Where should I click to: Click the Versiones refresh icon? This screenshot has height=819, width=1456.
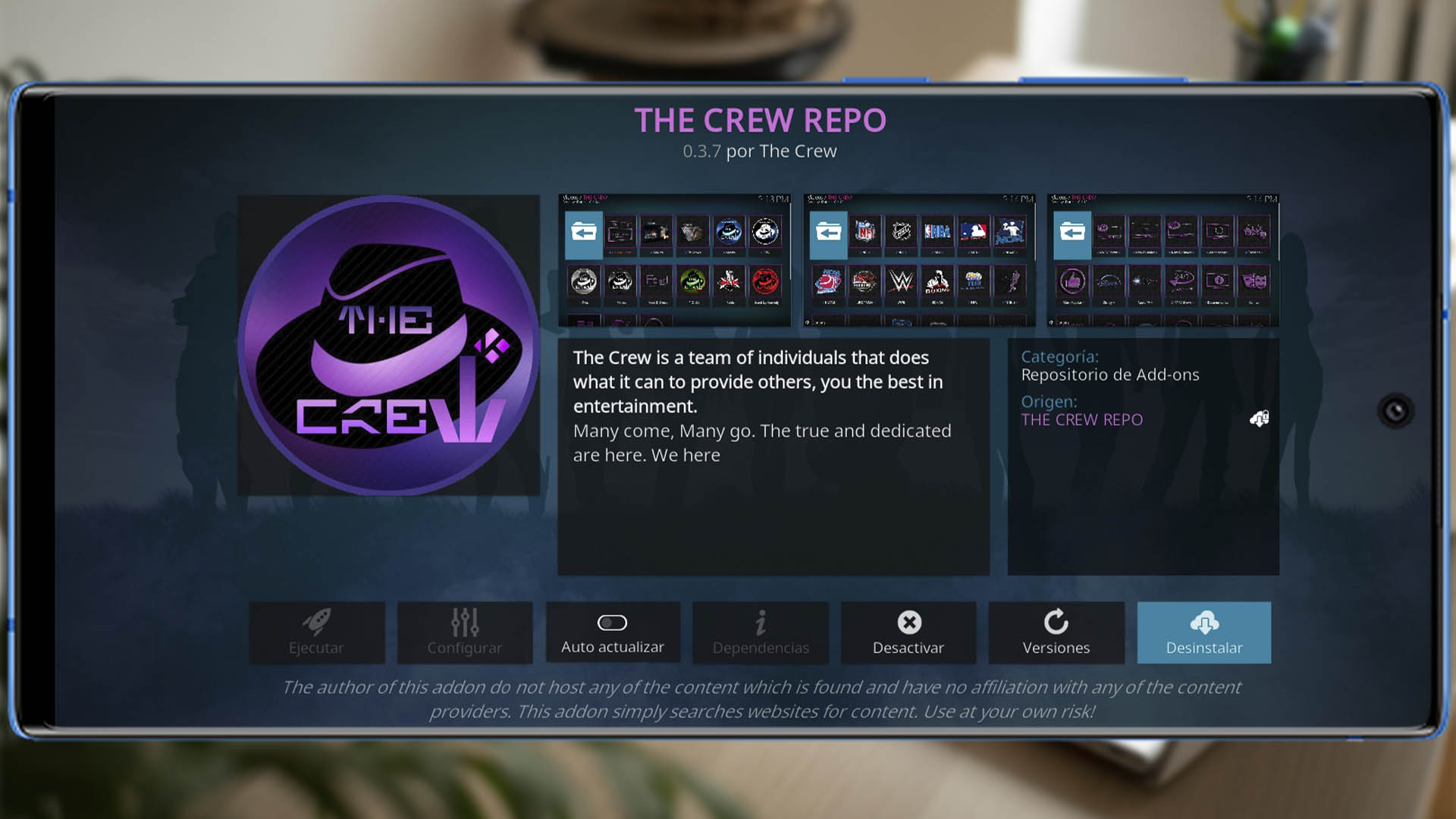1056,622
